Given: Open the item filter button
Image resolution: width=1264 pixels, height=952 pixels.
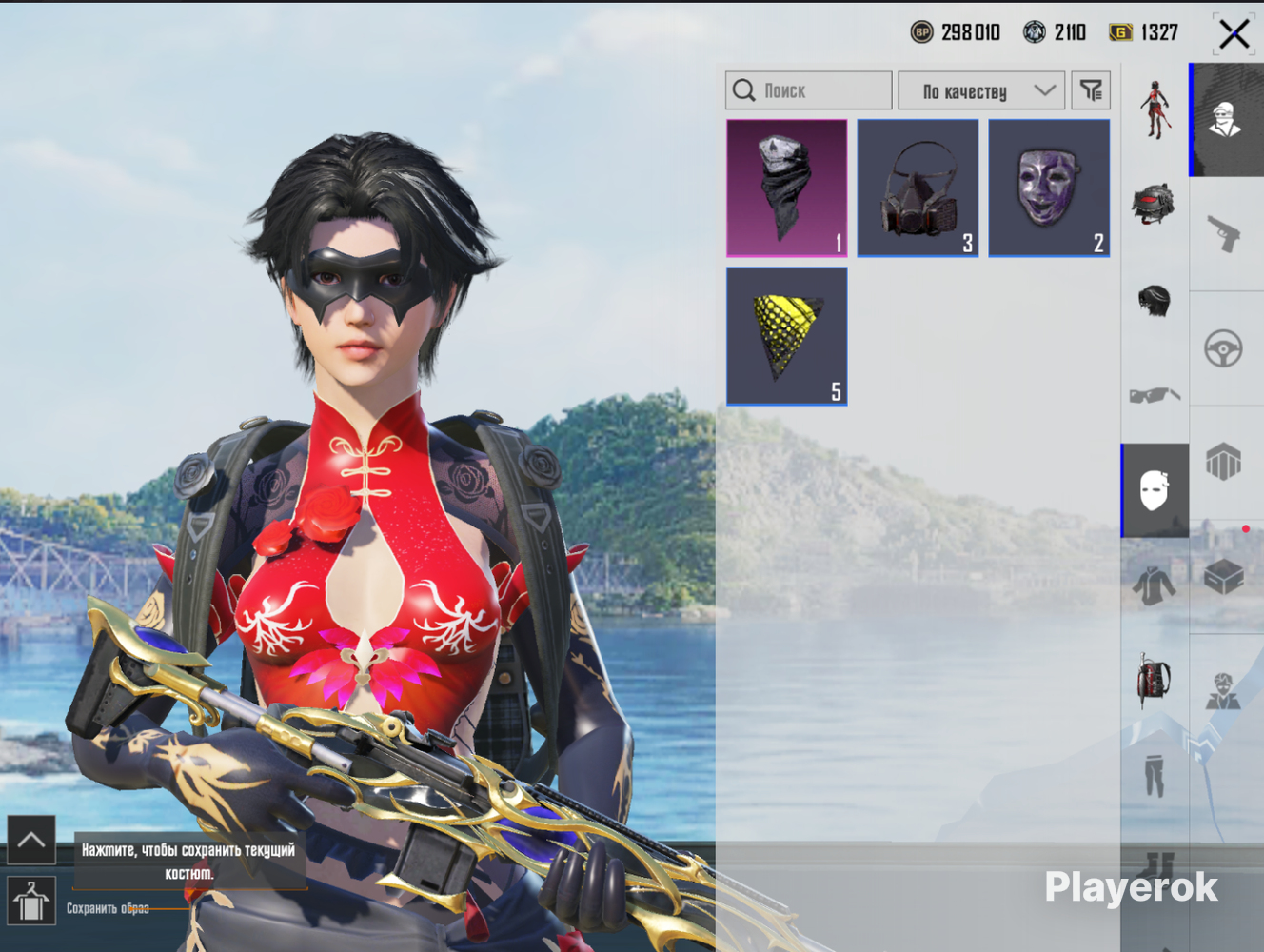Looking at the screenshot, I should click(1091, 90).
